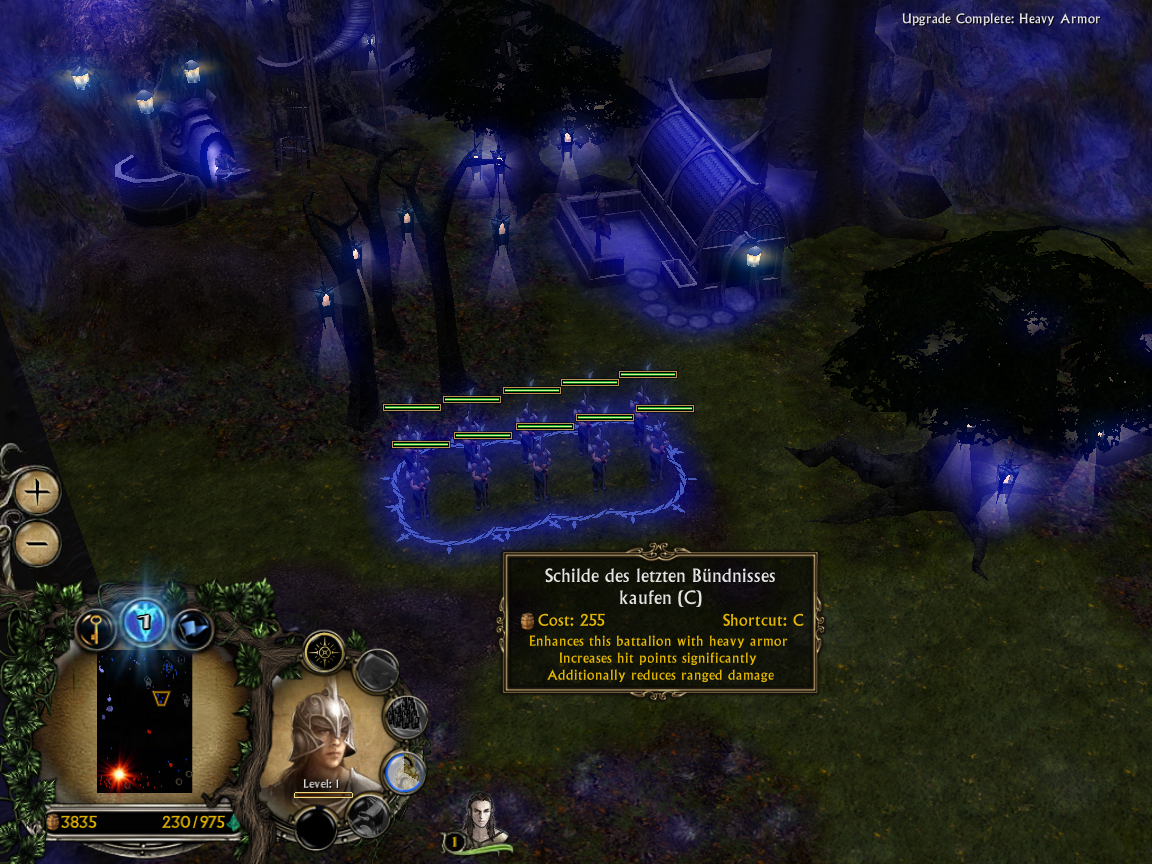Viewport: 1152px width, 864px height.
Task: Choose the formation icon showing rows of soldiers
Action: 405,716
